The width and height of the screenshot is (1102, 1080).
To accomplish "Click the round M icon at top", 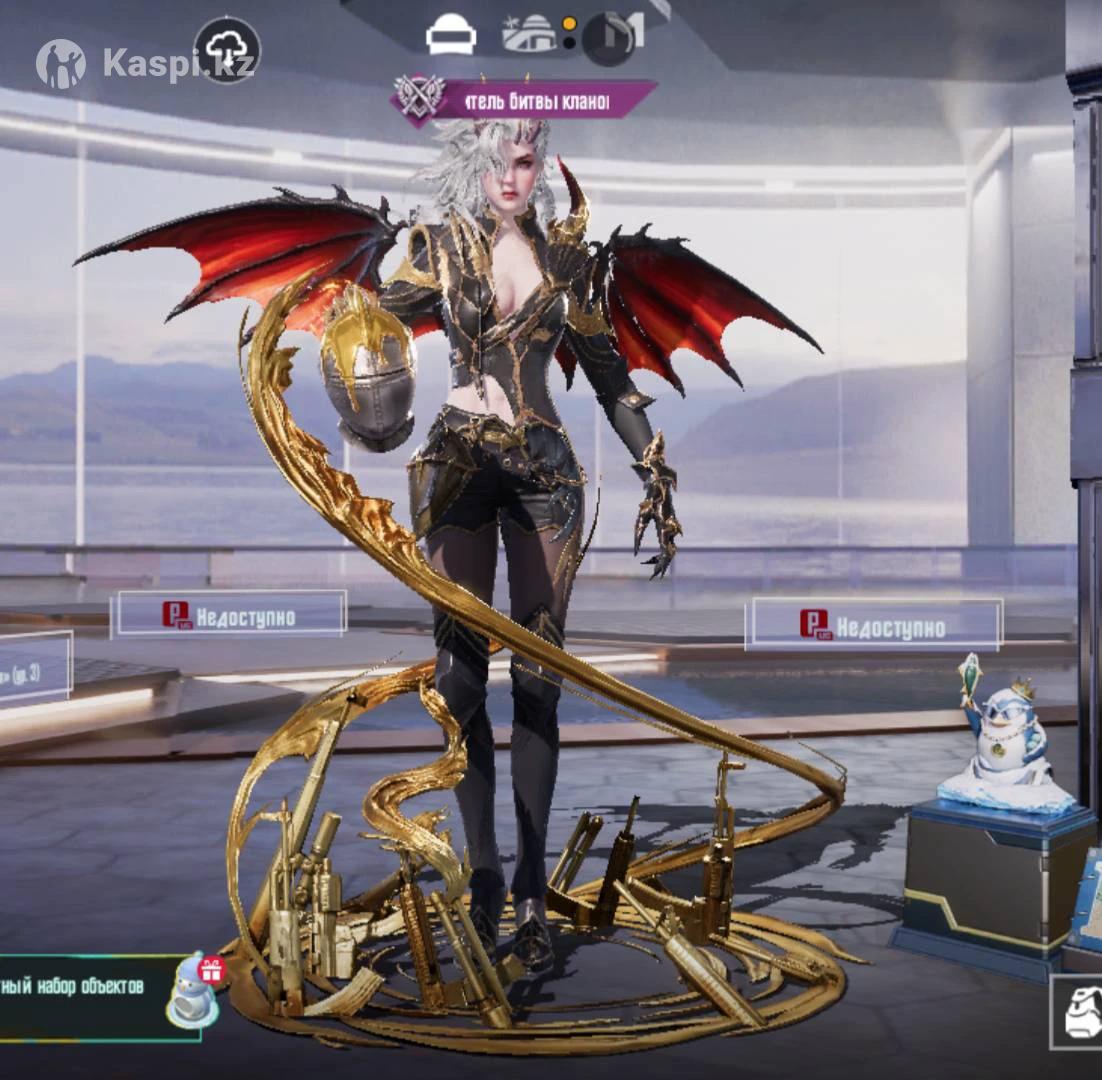I will (609, 38).
